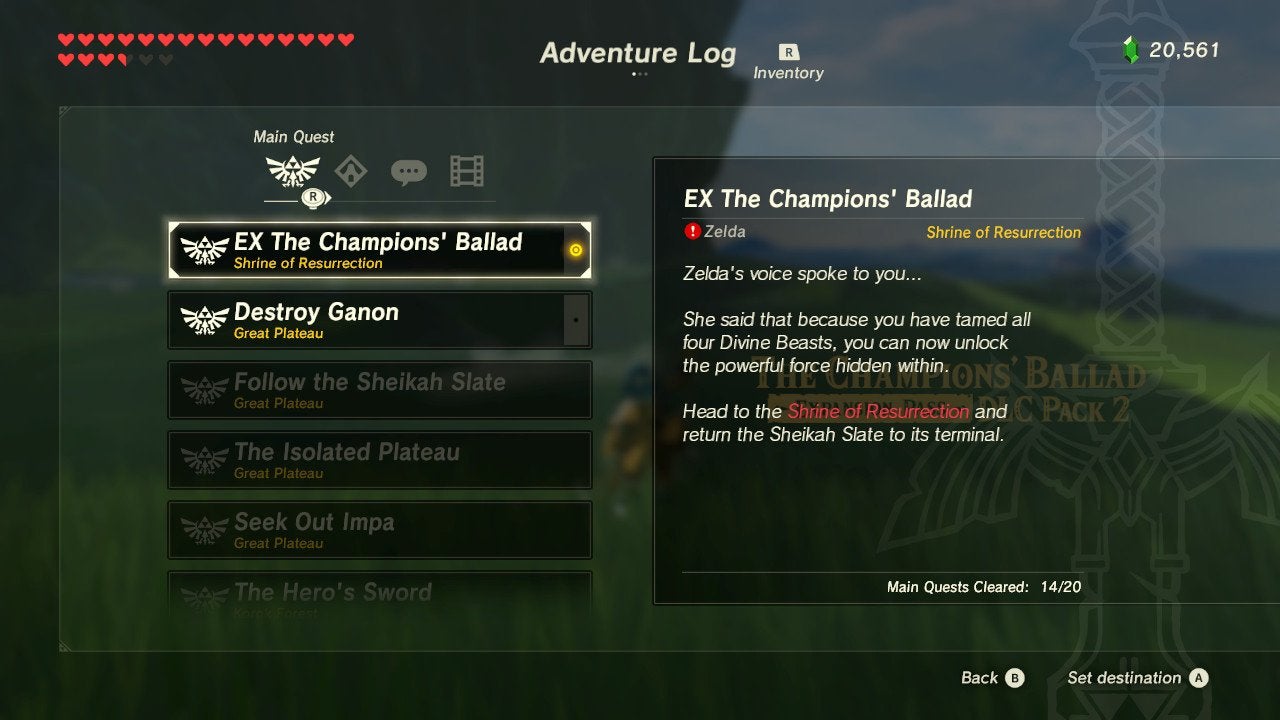Click the red exclamation icon beside Zelda
The height and width of the screenshot is (720, 1280).
point(691,231)
